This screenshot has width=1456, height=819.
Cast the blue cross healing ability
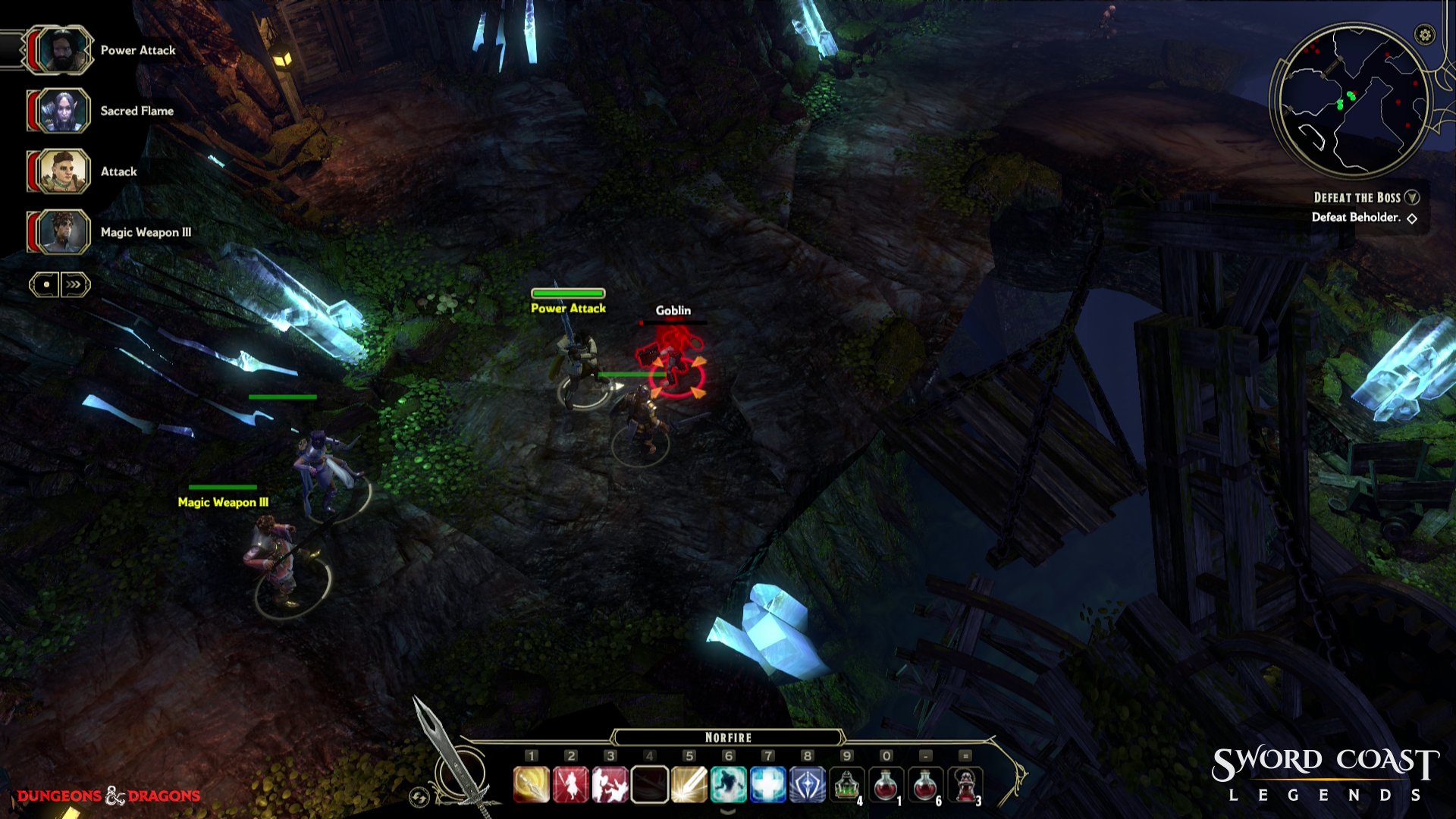coord(768,784)
